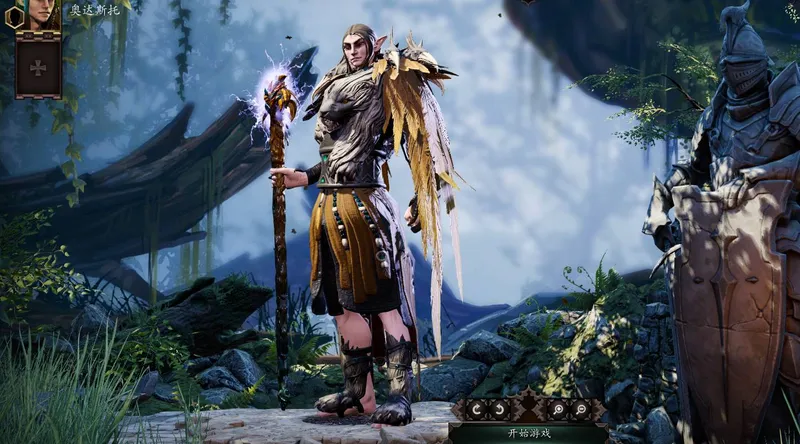Viewport: 800px width, 444px height.
Task: Zoom out from the character model
Action: [582, 410]
